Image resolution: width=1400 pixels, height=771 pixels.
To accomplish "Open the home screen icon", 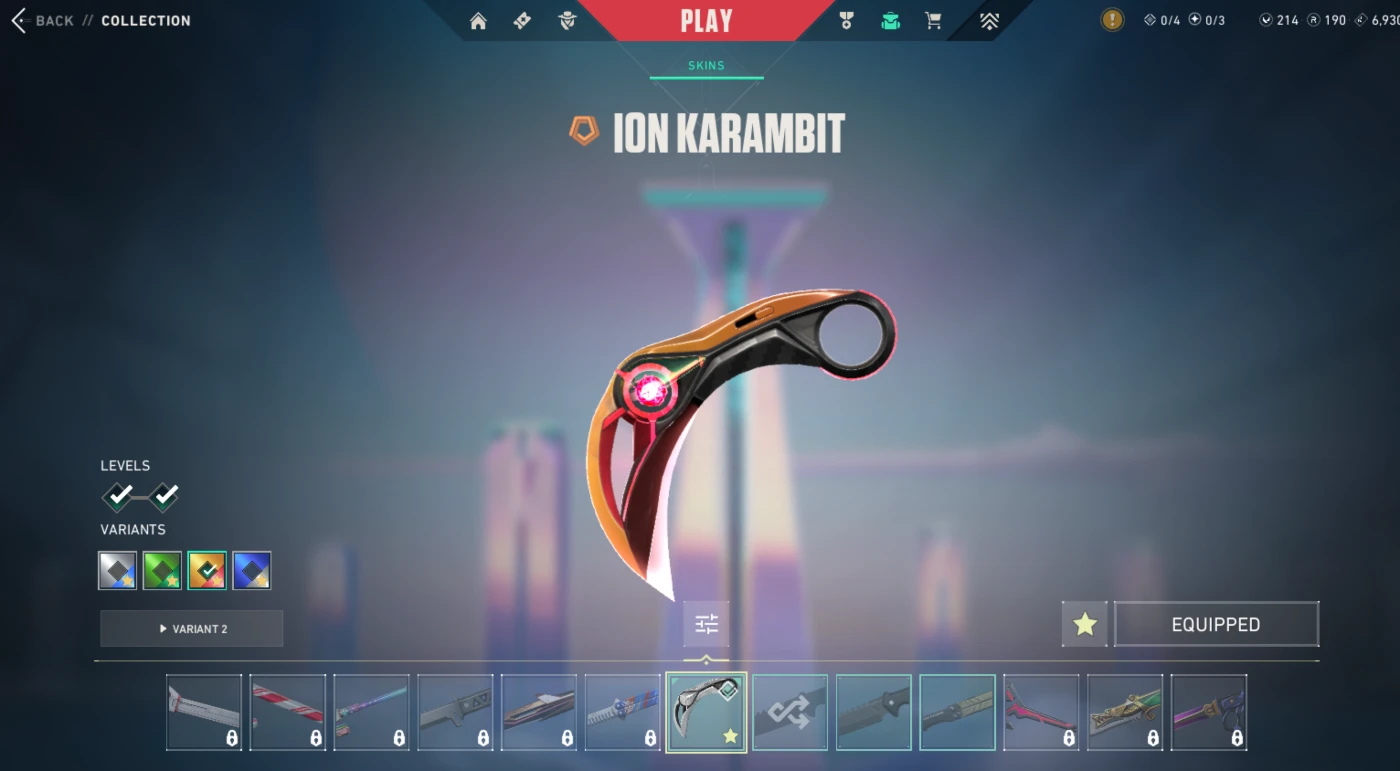I will [478, 21].
